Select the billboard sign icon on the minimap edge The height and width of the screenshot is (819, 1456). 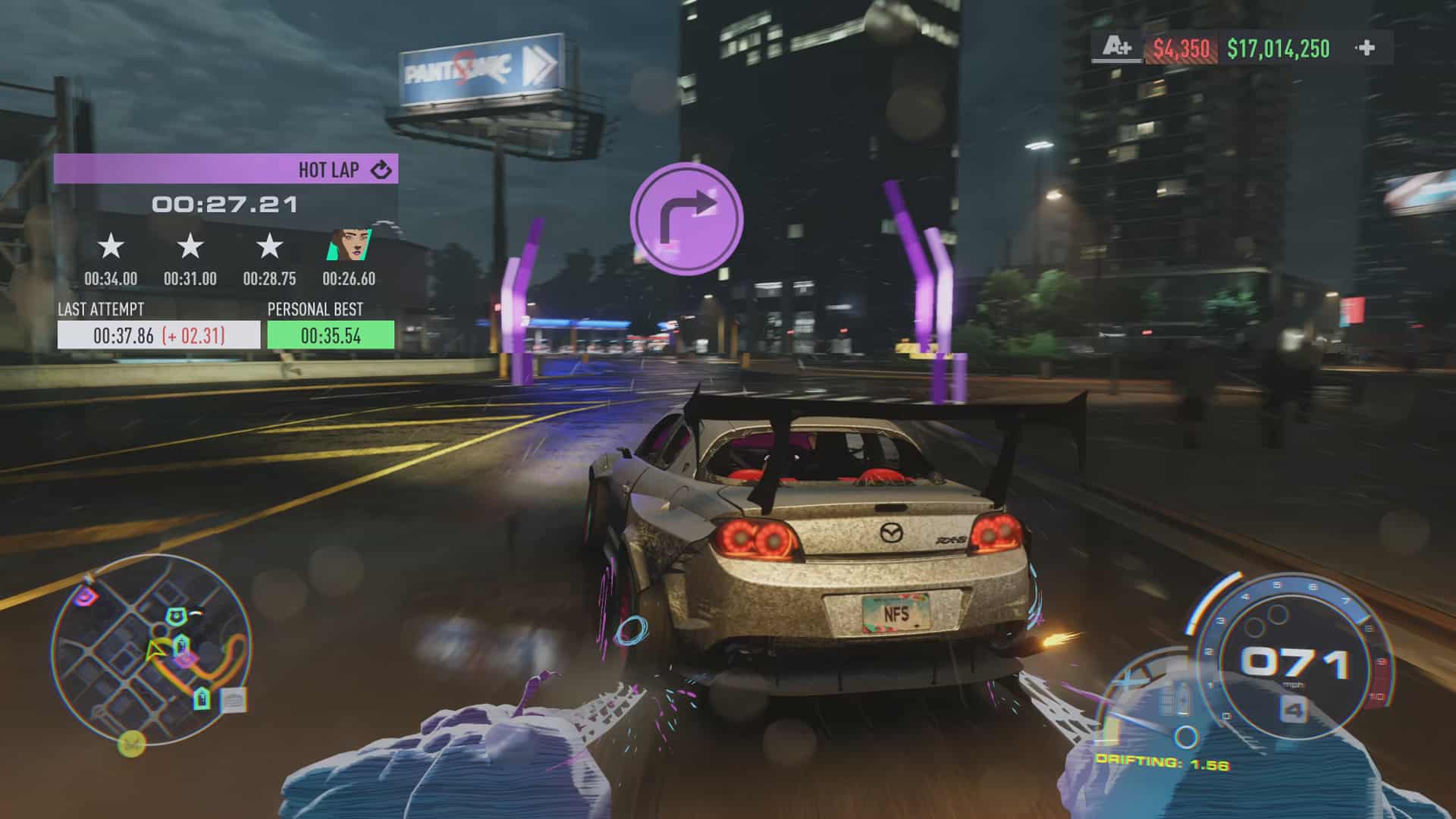tap(232, 701)
